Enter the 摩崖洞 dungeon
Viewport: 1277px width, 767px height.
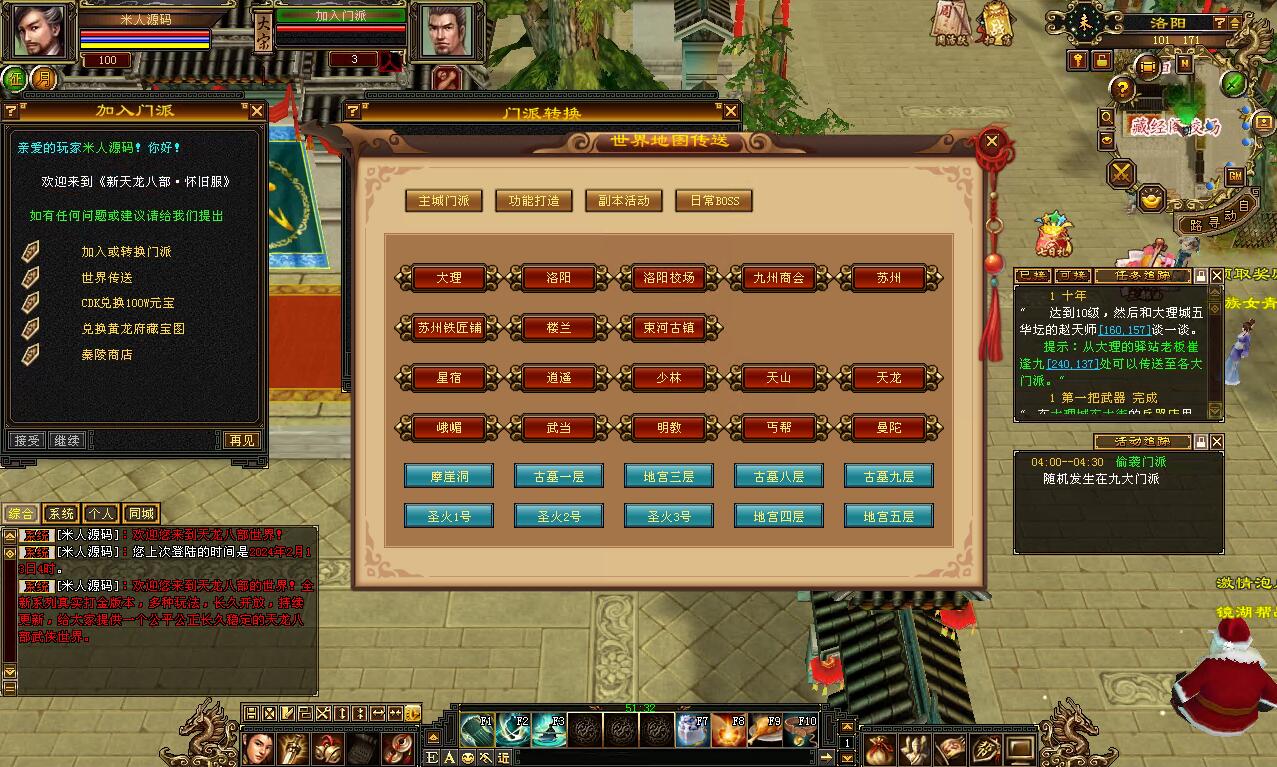point(449,476)
